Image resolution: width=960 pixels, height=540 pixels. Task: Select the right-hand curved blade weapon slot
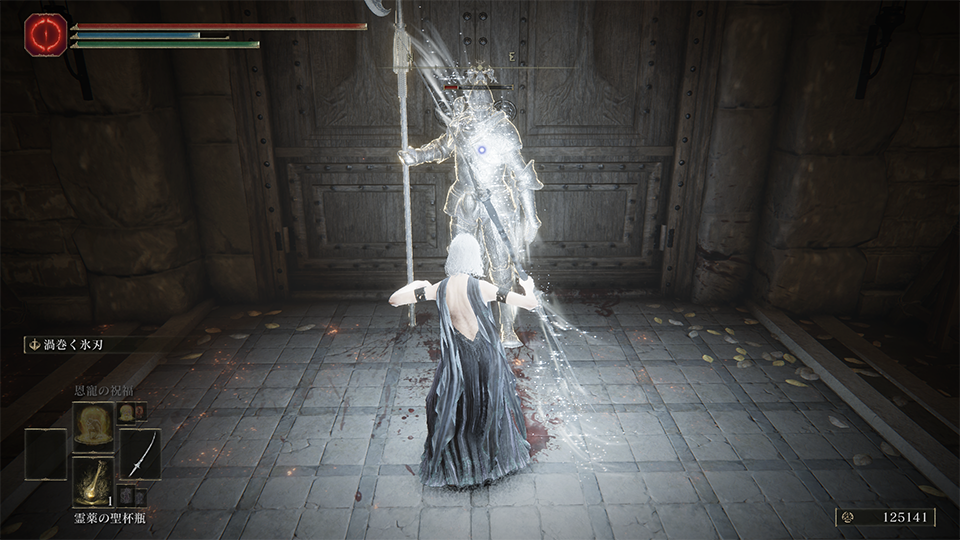click(140, 453)
